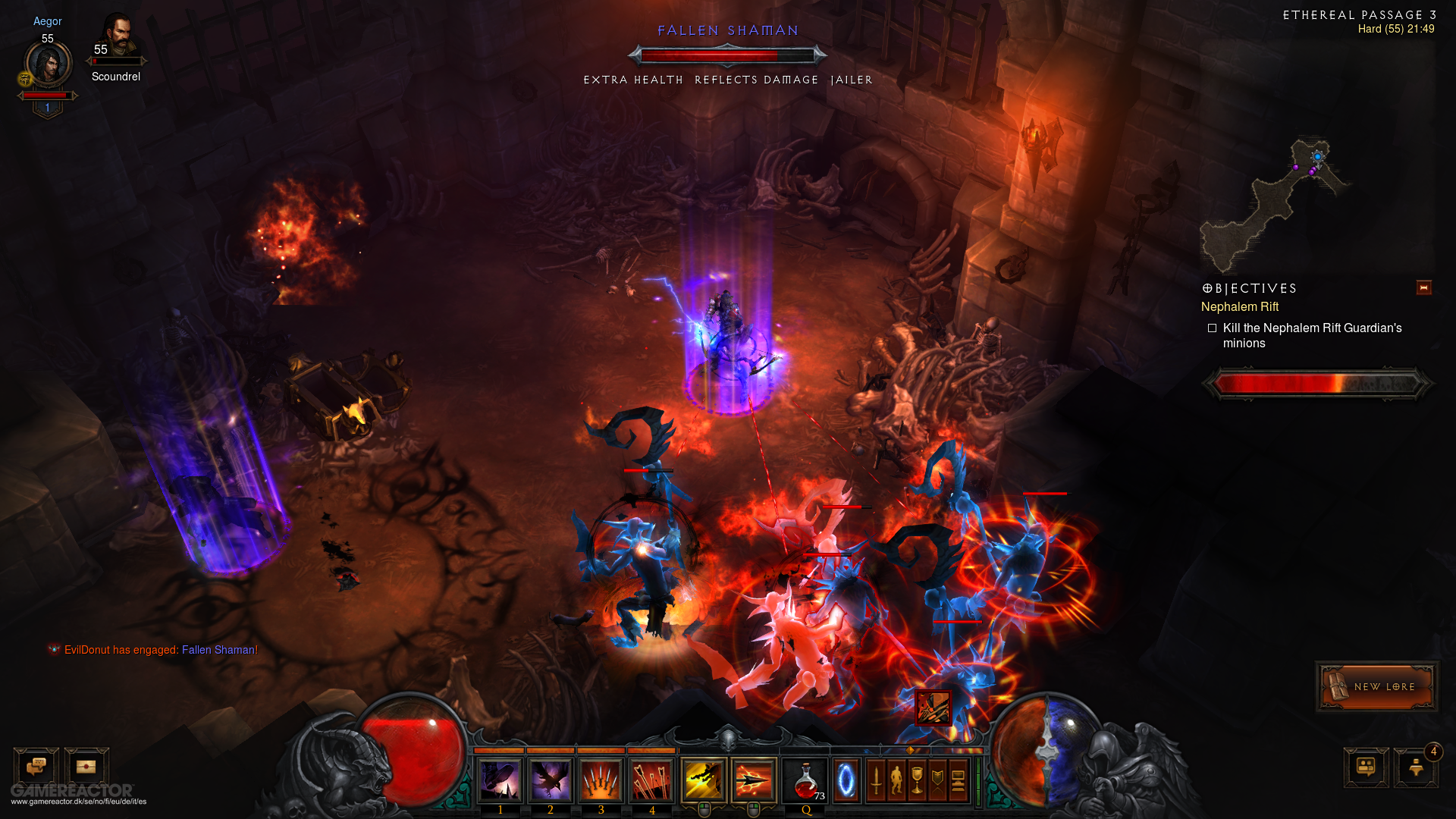Activate the fan of knives skill
Image resolution: width=1456 pixels, height=819 pixels.
(601, 780)
